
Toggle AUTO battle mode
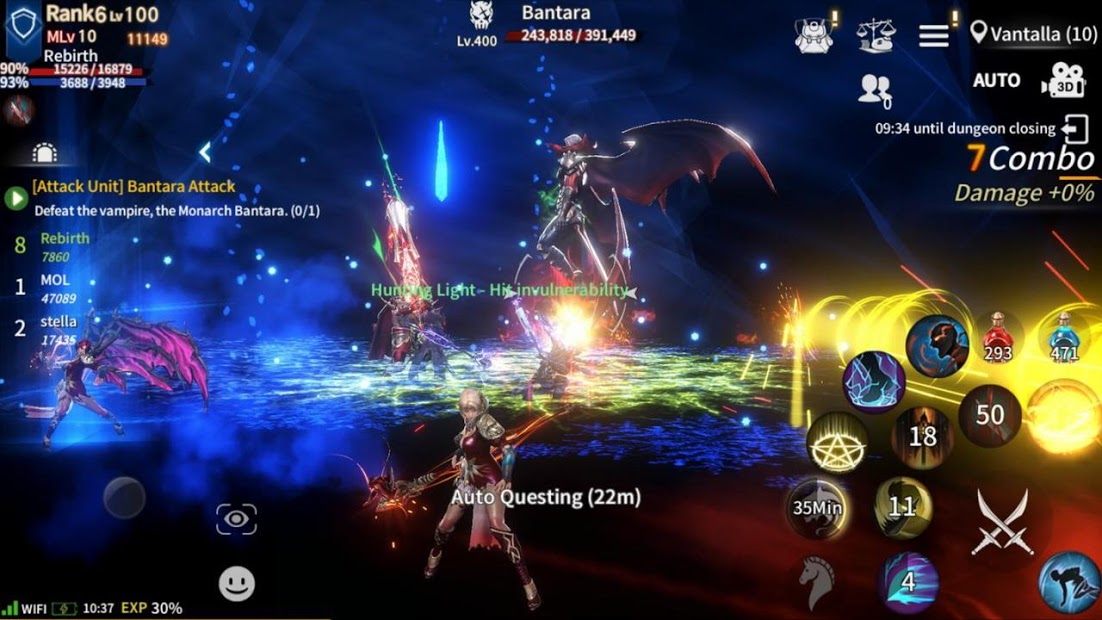click(996, 80)
